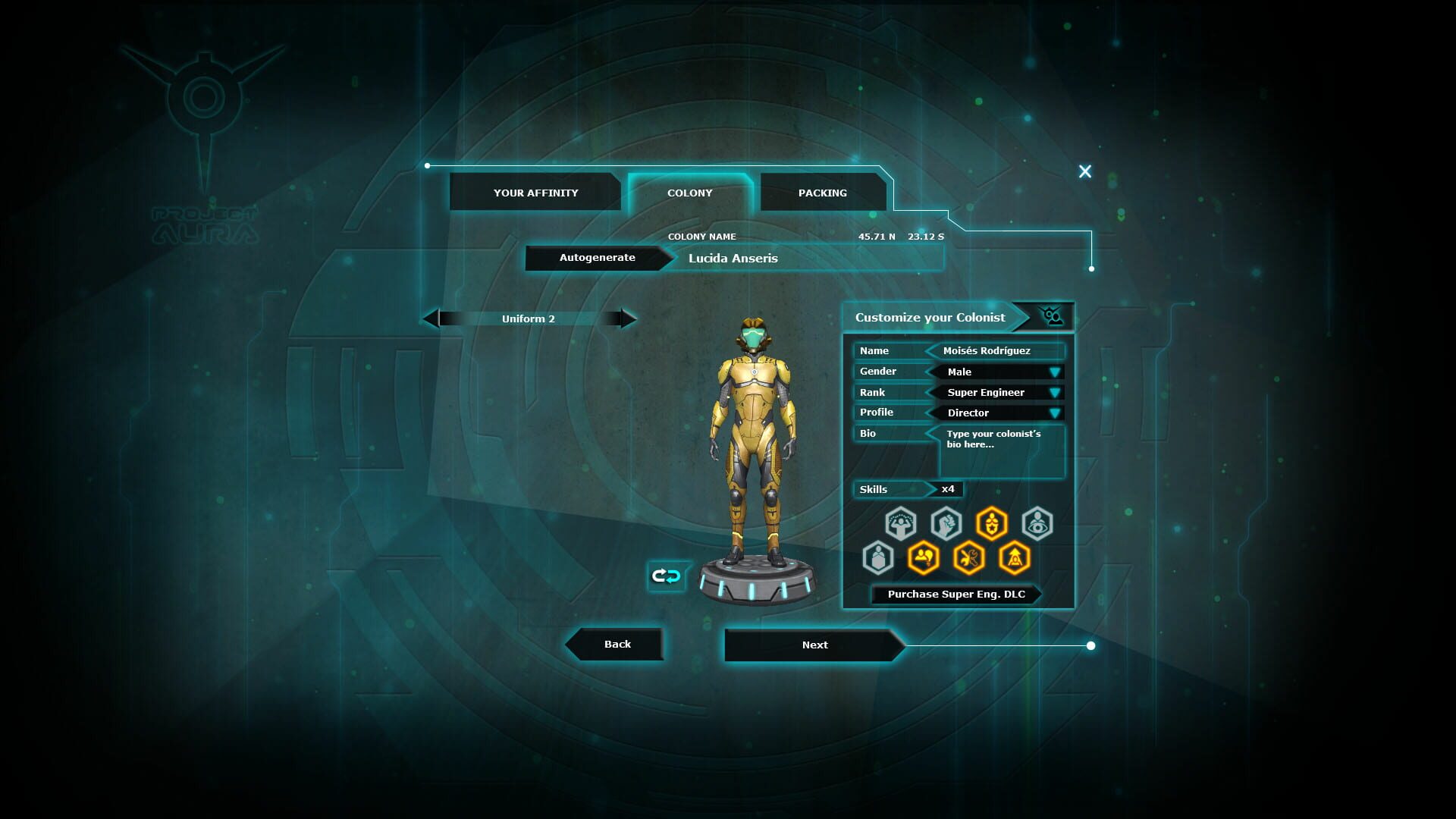Select the leadership podium skill icon
The height and width of the screenshot is (819, 1456).
[877, 557]
